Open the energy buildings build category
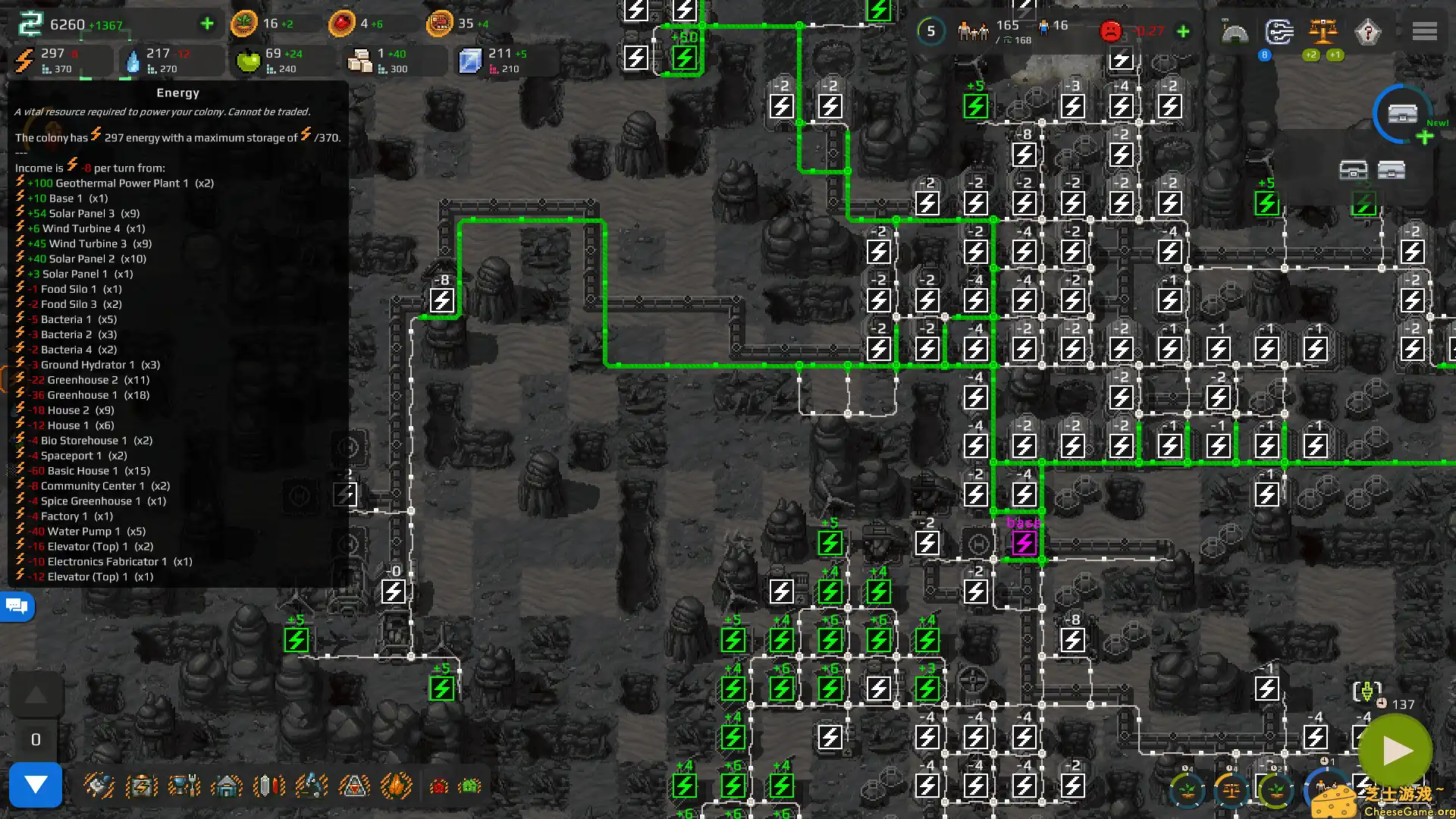This screenshot has height=819, width=1456. pyautogui.click(x=141, y=785)
